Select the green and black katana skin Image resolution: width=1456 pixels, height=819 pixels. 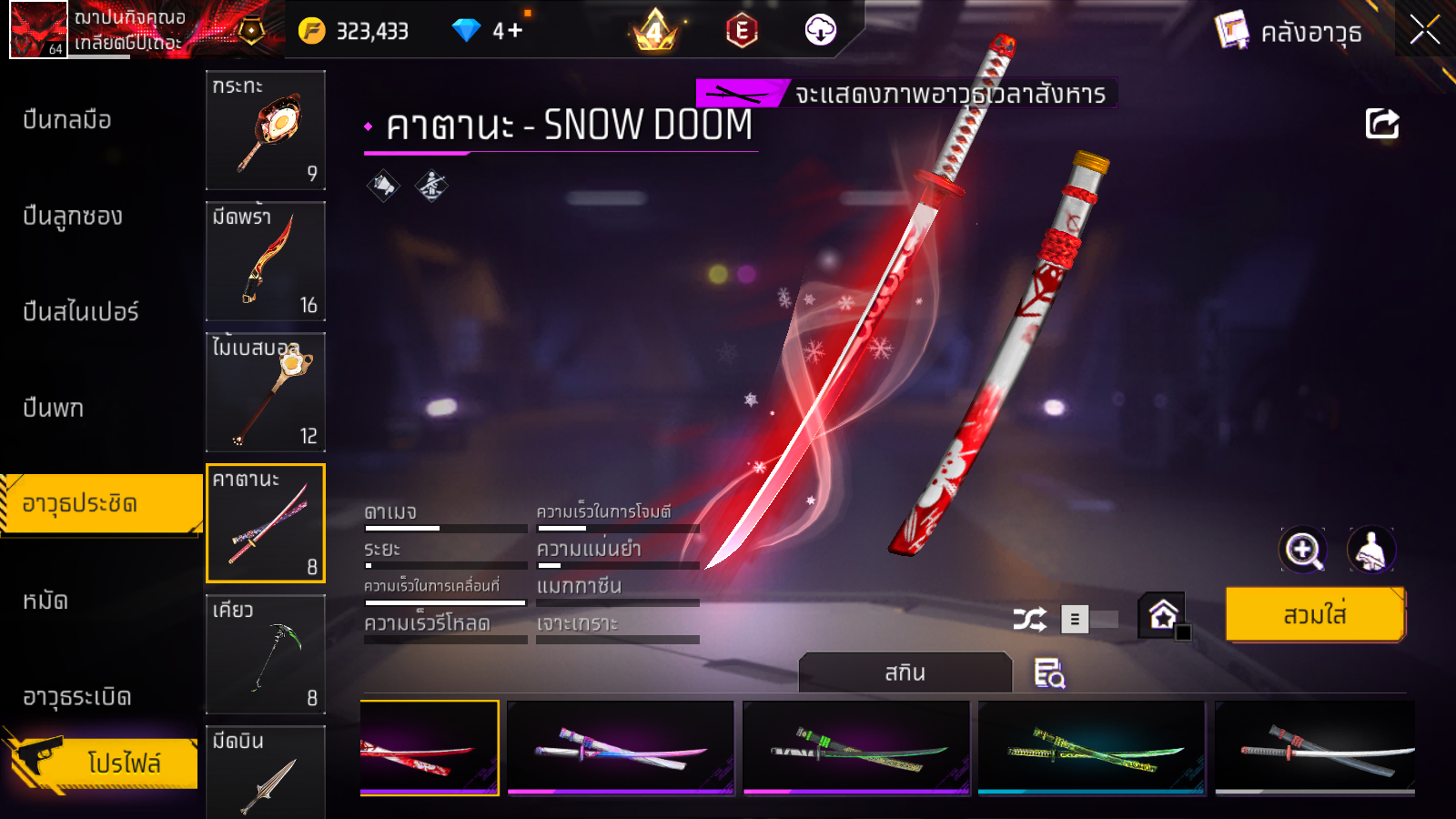[x=856, y=748]
